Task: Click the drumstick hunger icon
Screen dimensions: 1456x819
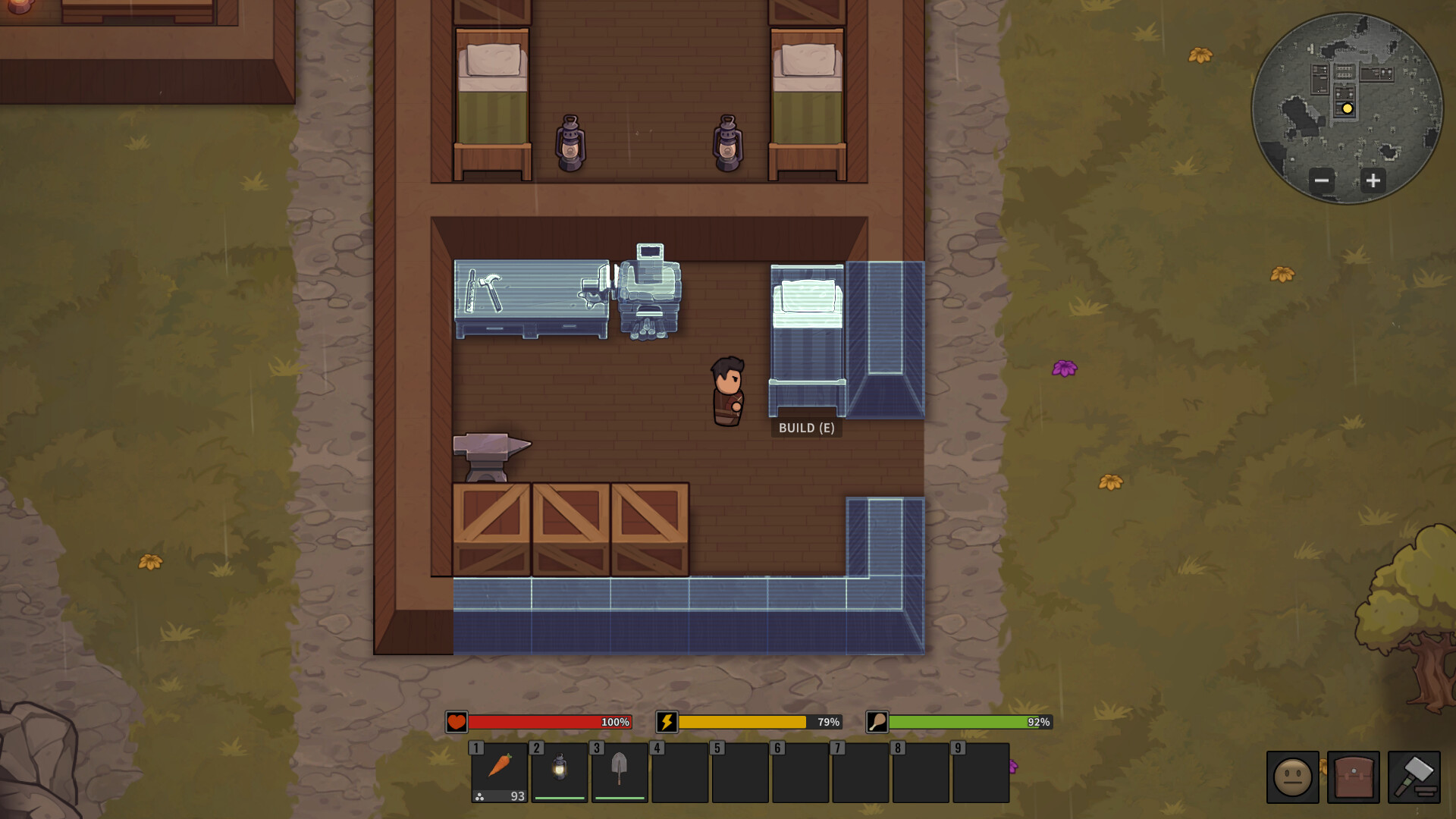Action: pos(878,723)
